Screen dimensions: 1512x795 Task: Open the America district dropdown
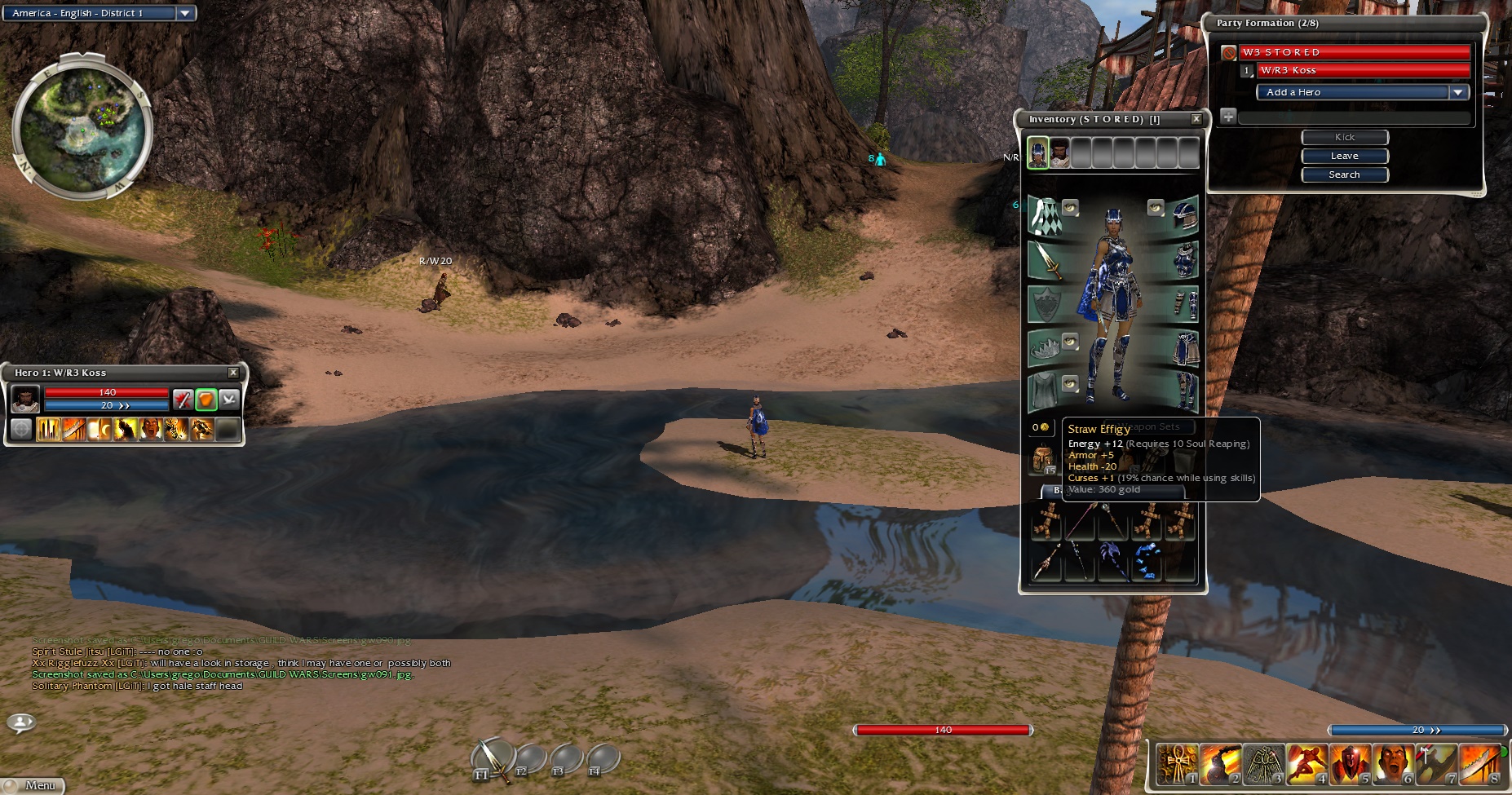pos(185,13)
